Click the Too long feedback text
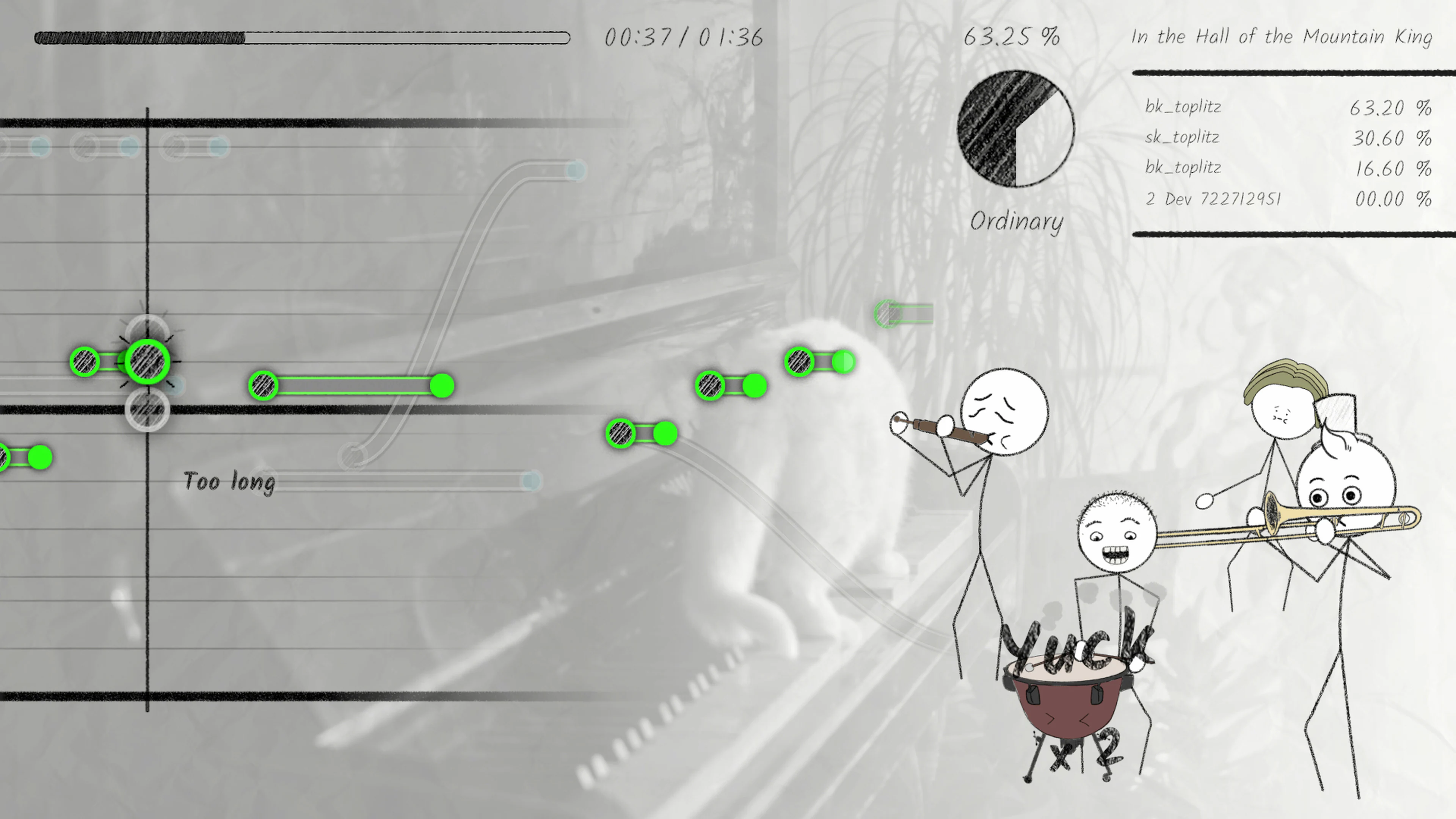Screen dimensions: 1456x819 click(x=229, y=482)
